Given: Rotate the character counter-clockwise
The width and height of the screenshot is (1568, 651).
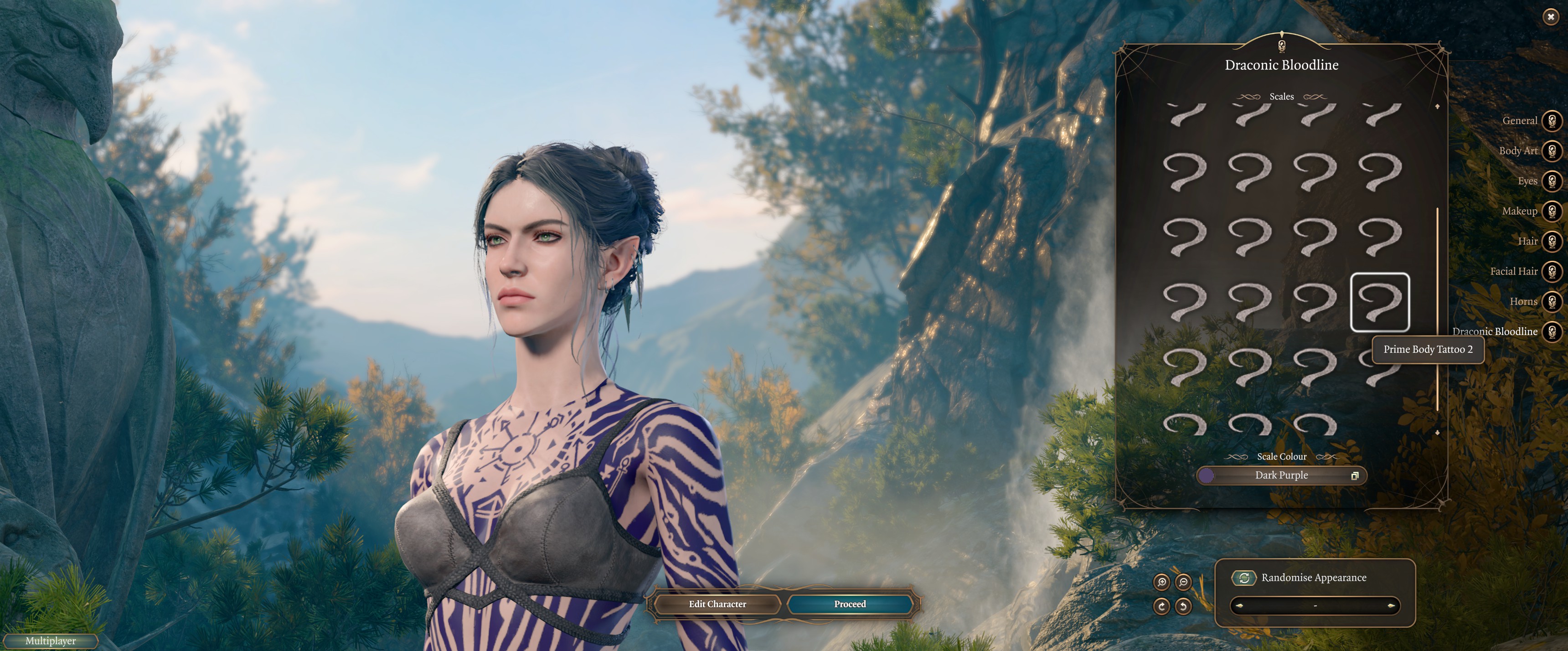Looking at the screenshot, I should [x=1183, y=606].
